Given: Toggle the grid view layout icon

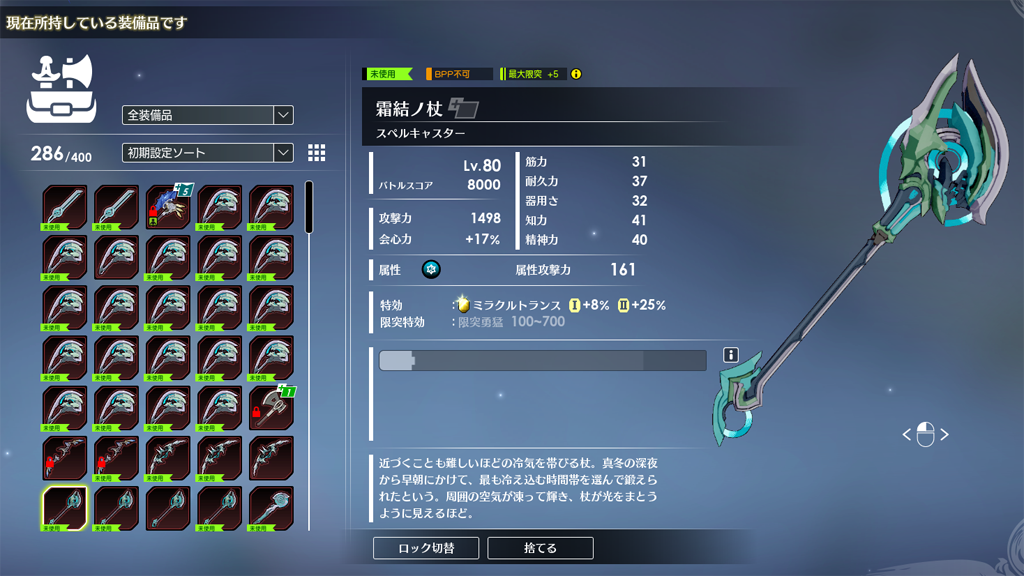Looking at the screenshot, I should tap(317, 152).
